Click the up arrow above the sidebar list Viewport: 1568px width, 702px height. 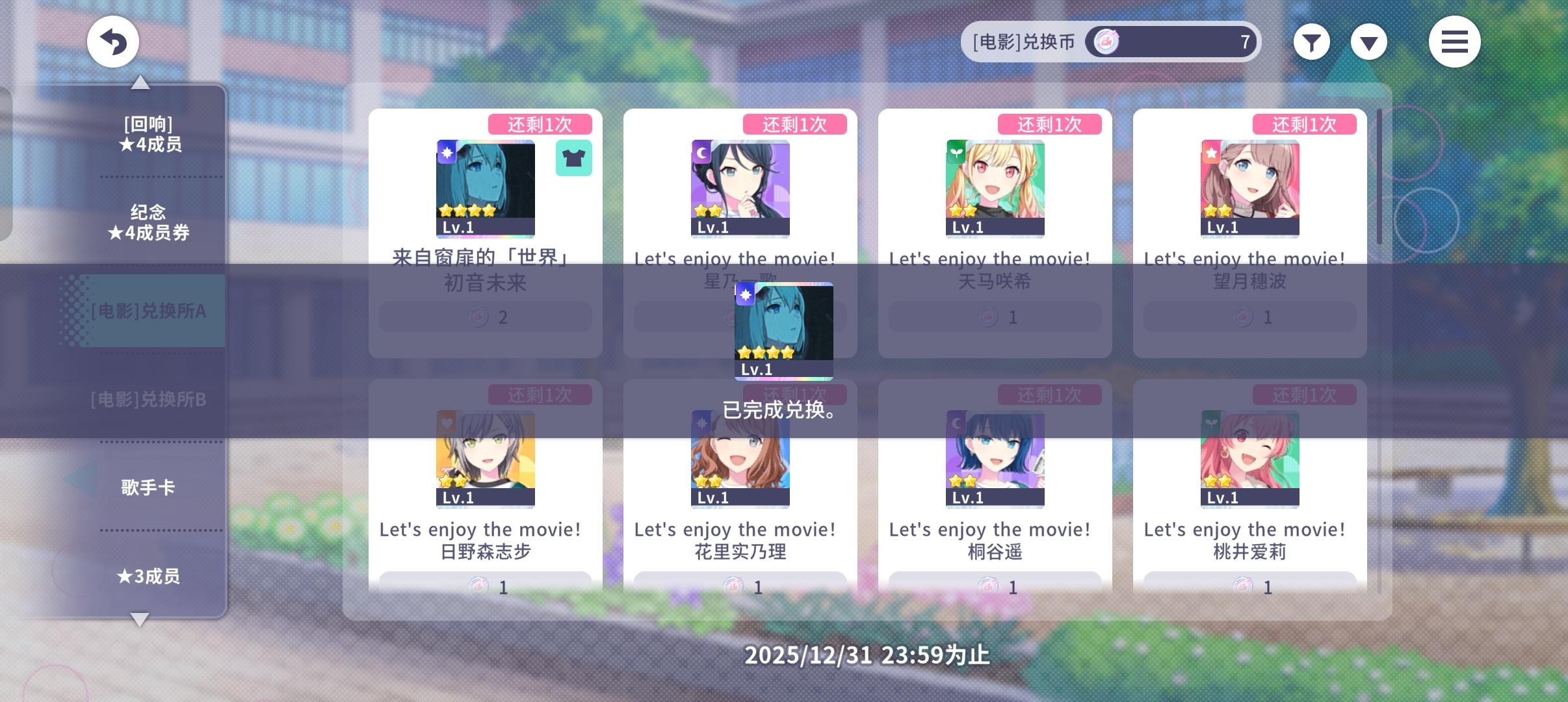click(142, 82)
